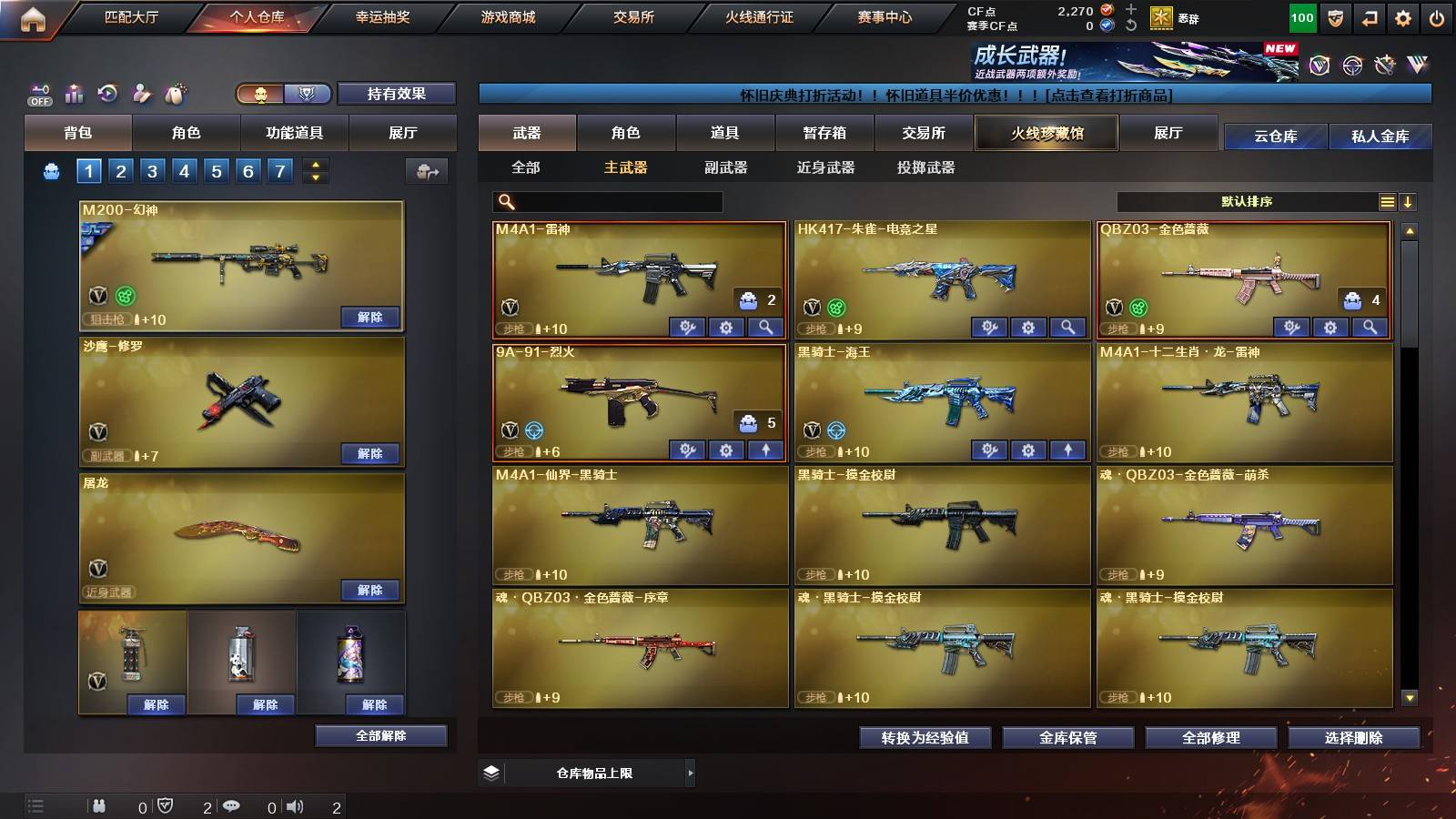Click the crosshair emblem icon below NEW banner
Viewport: 1456px width, 819px height.
click(1353, 66)
